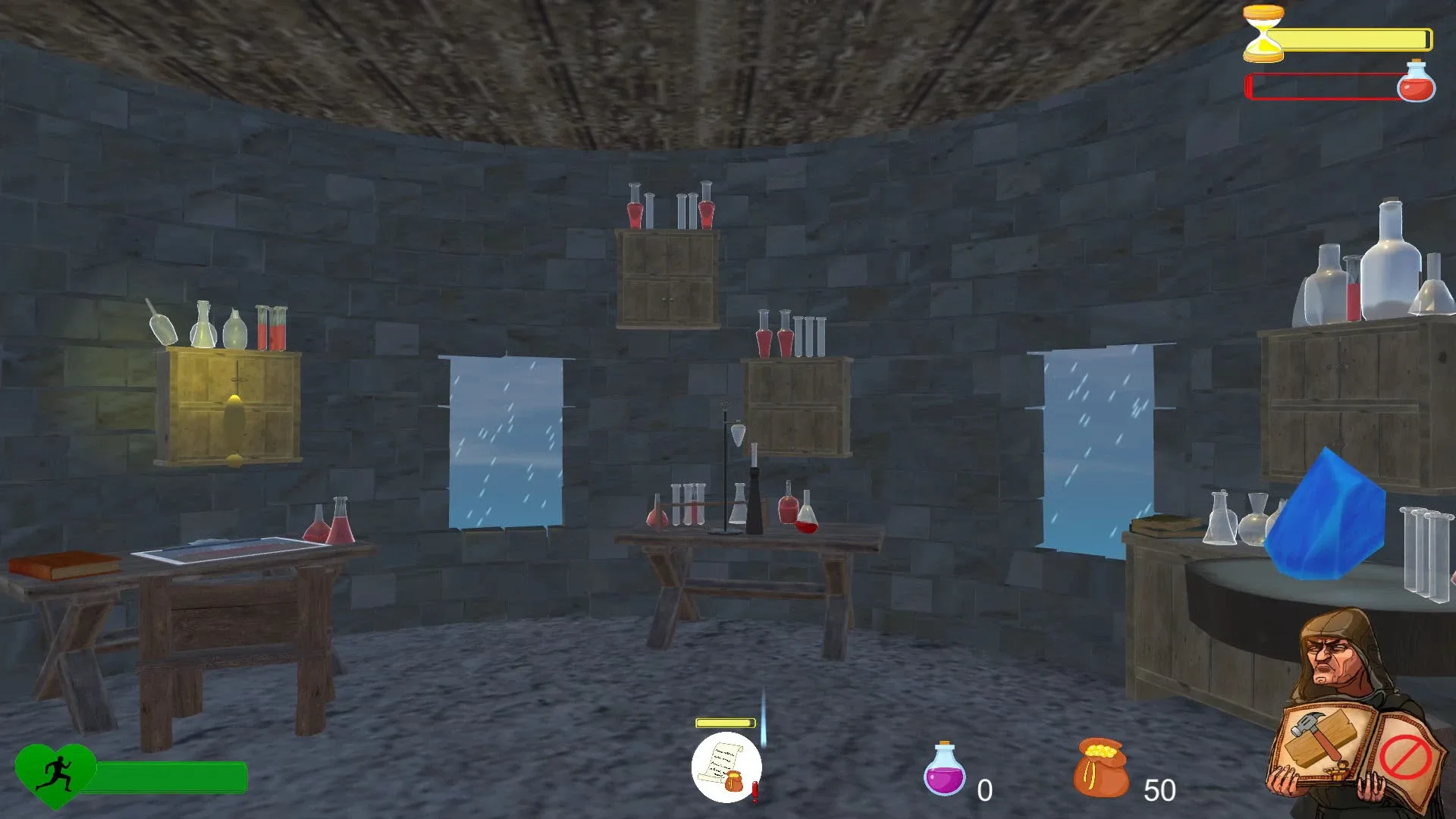Open the upper wall cabinet near the ceiling

click(667, 277)
